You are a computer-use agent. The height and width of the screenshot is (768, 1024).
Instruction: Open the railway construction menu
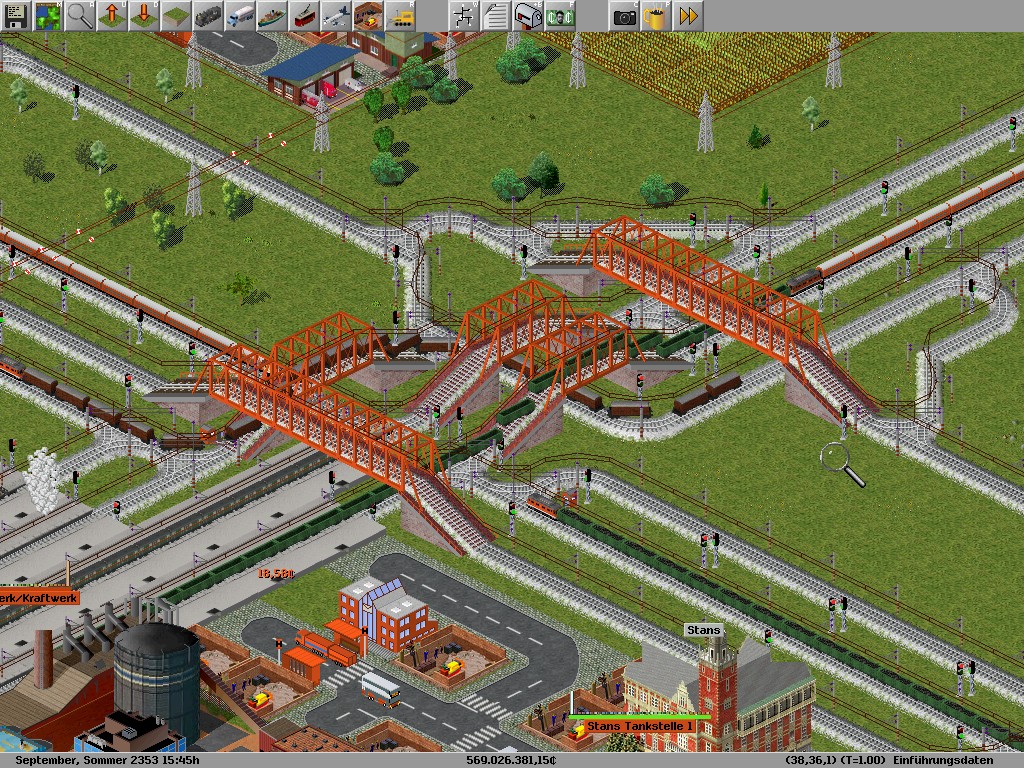coord(208,16)
